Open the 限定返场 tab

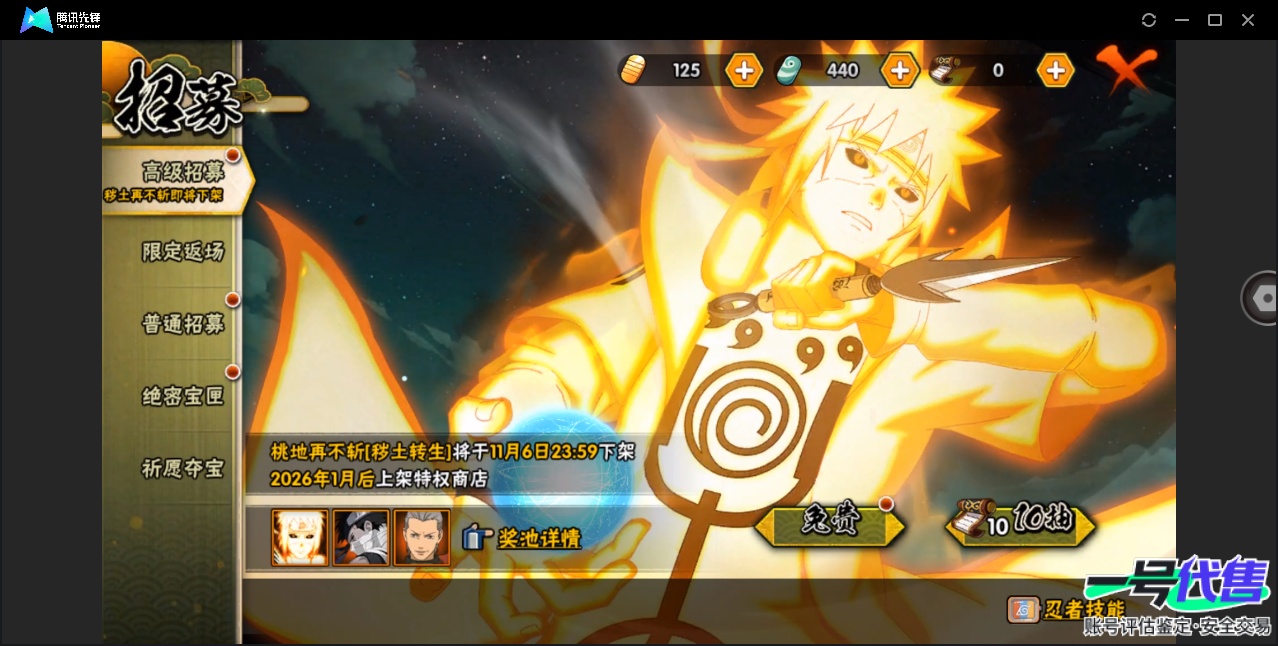(182, 252)
